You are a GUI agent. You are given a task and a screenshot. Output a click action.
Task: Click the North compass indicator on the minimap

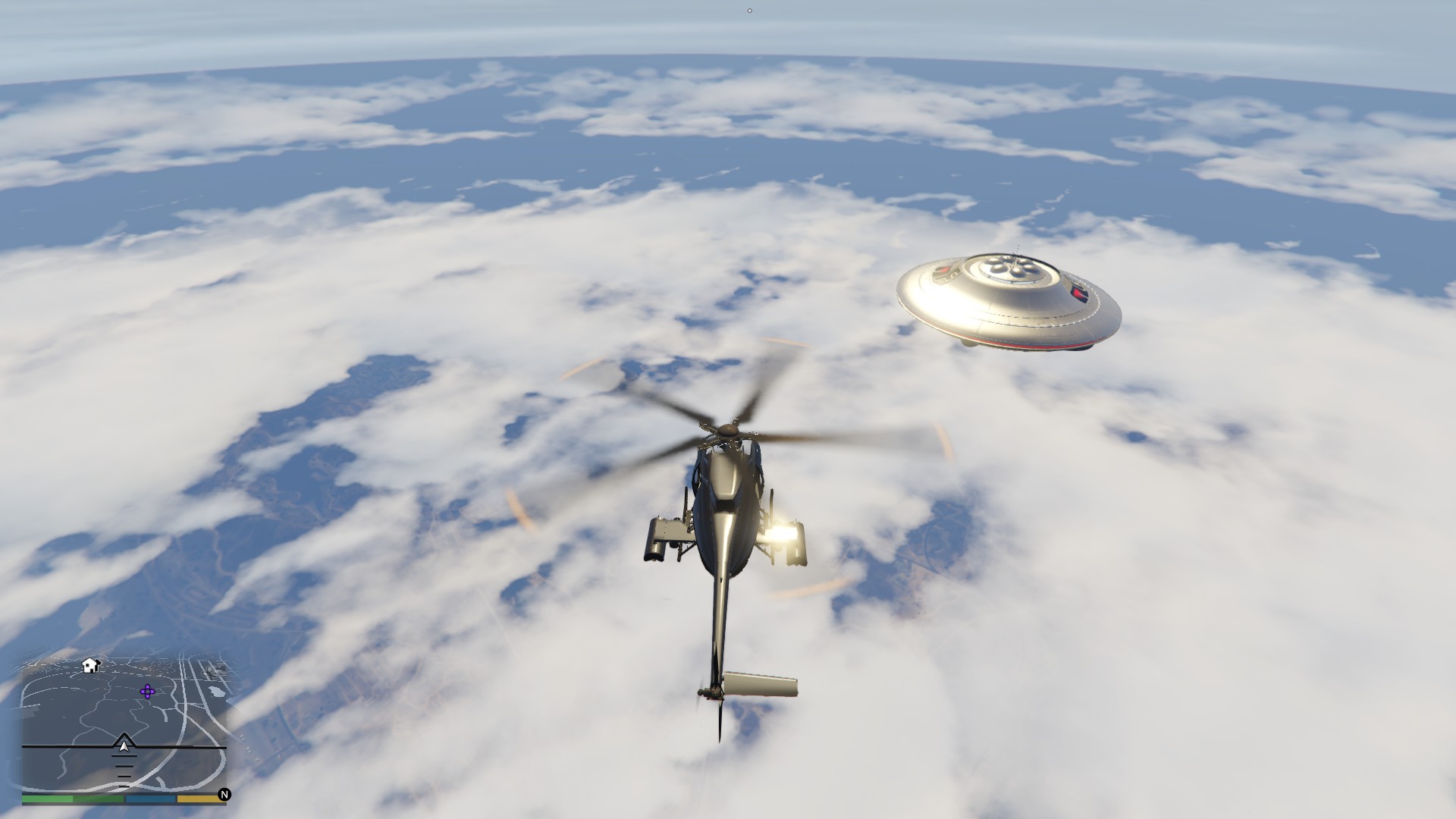point(224,795)
